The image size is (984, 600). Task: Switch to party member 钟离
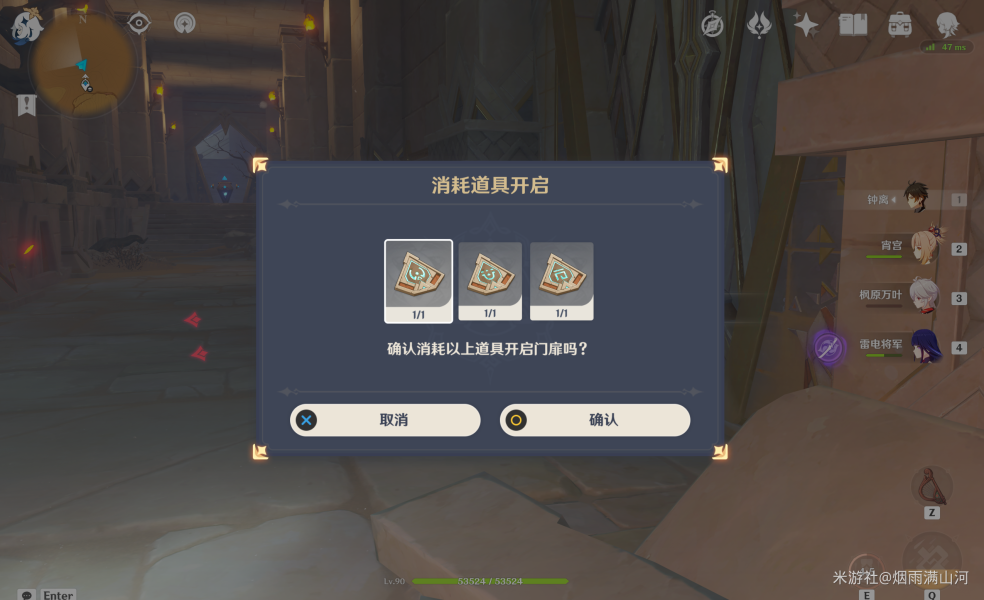[916, 198]
